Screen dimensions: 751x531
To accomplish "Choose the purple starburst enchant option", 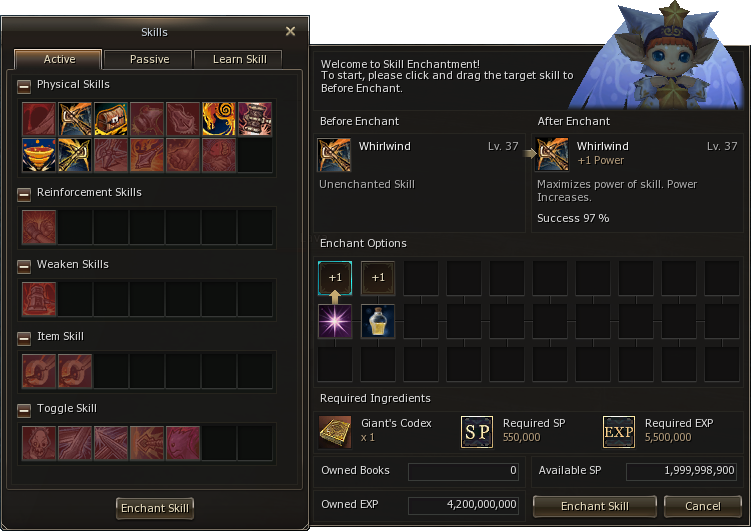I will [334, 321].
